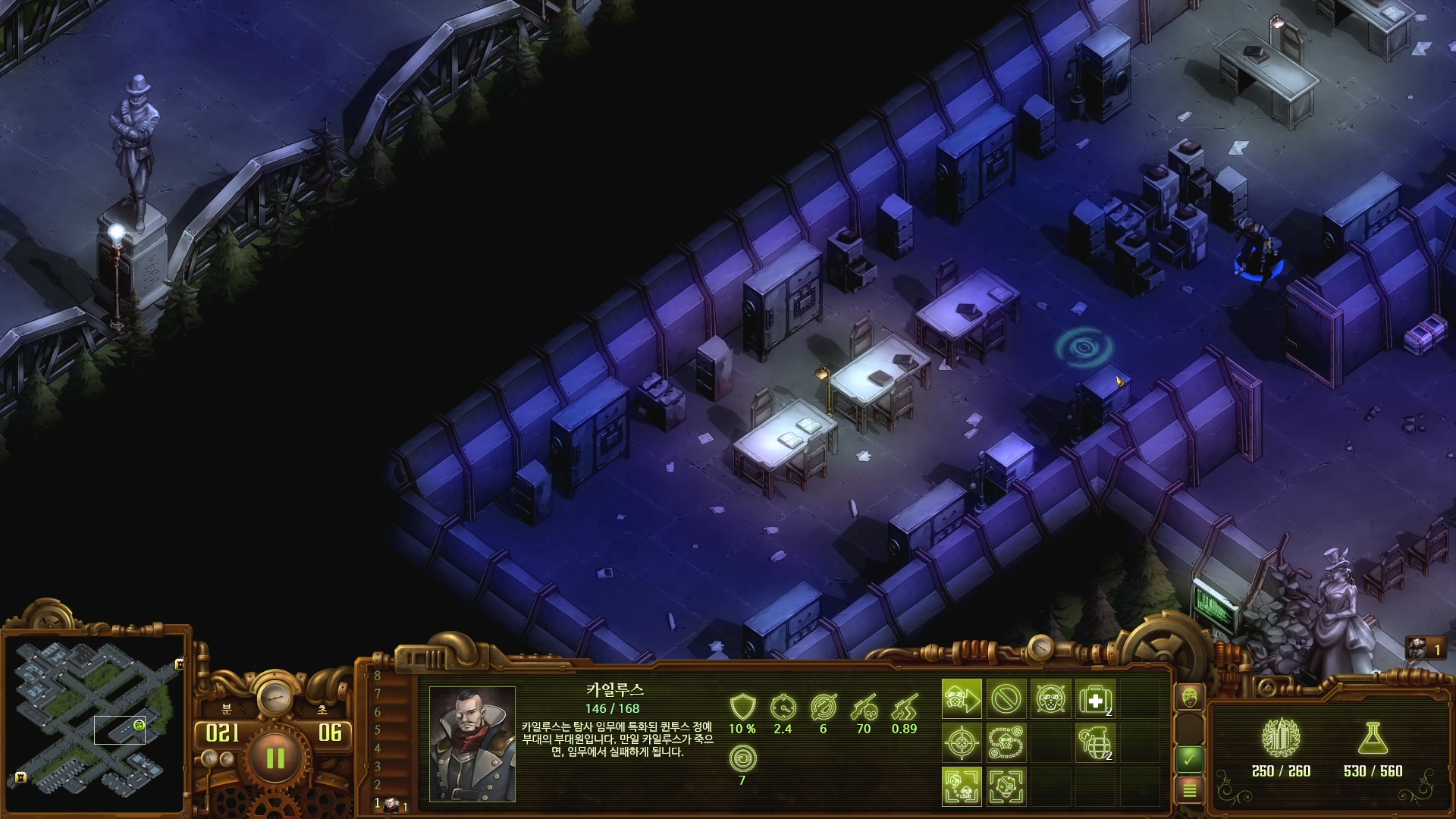Pause the game with the gear button
Viewport: 1456px width, 819px height.
[x=275, y=758]
